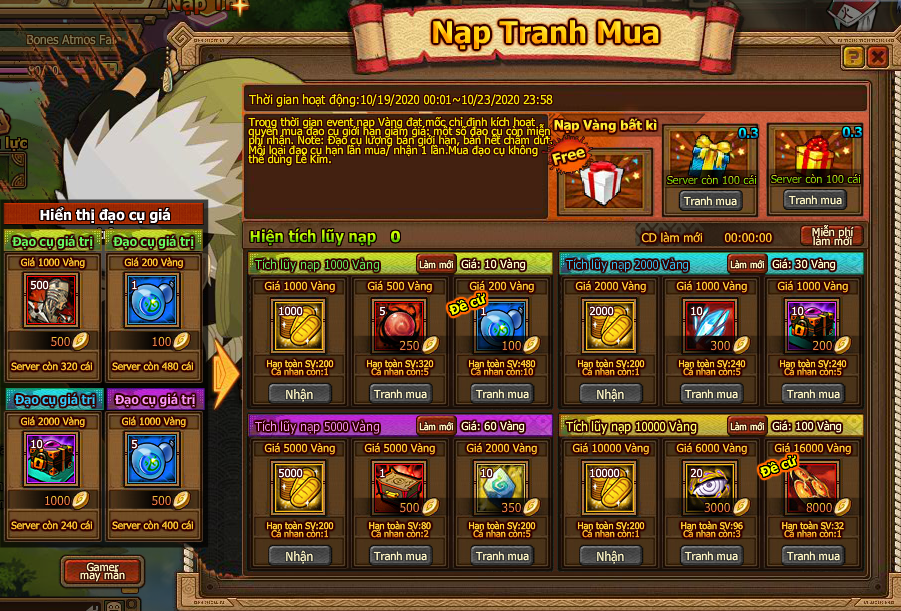Refresh the Tích lũy nạp 1000 Vàng tier
This screenshot has height=611, width=901.
[x=437, y=264]
